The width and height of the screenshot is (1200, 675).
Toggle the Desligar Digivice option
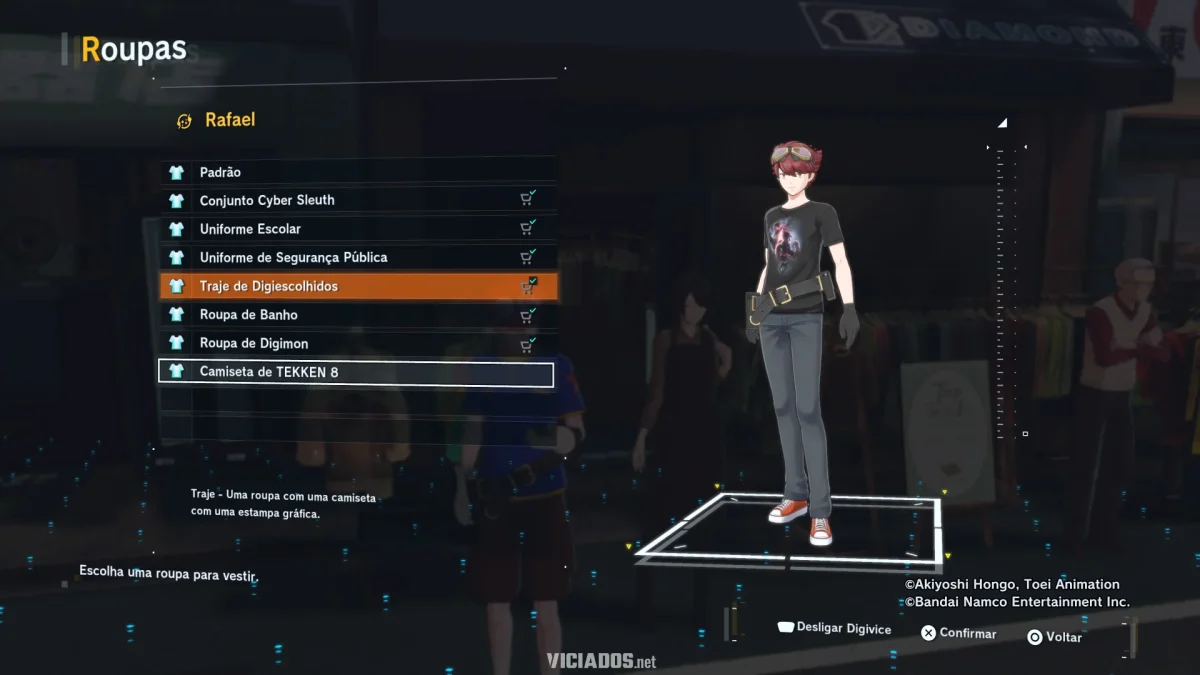[x=834, y=628]
